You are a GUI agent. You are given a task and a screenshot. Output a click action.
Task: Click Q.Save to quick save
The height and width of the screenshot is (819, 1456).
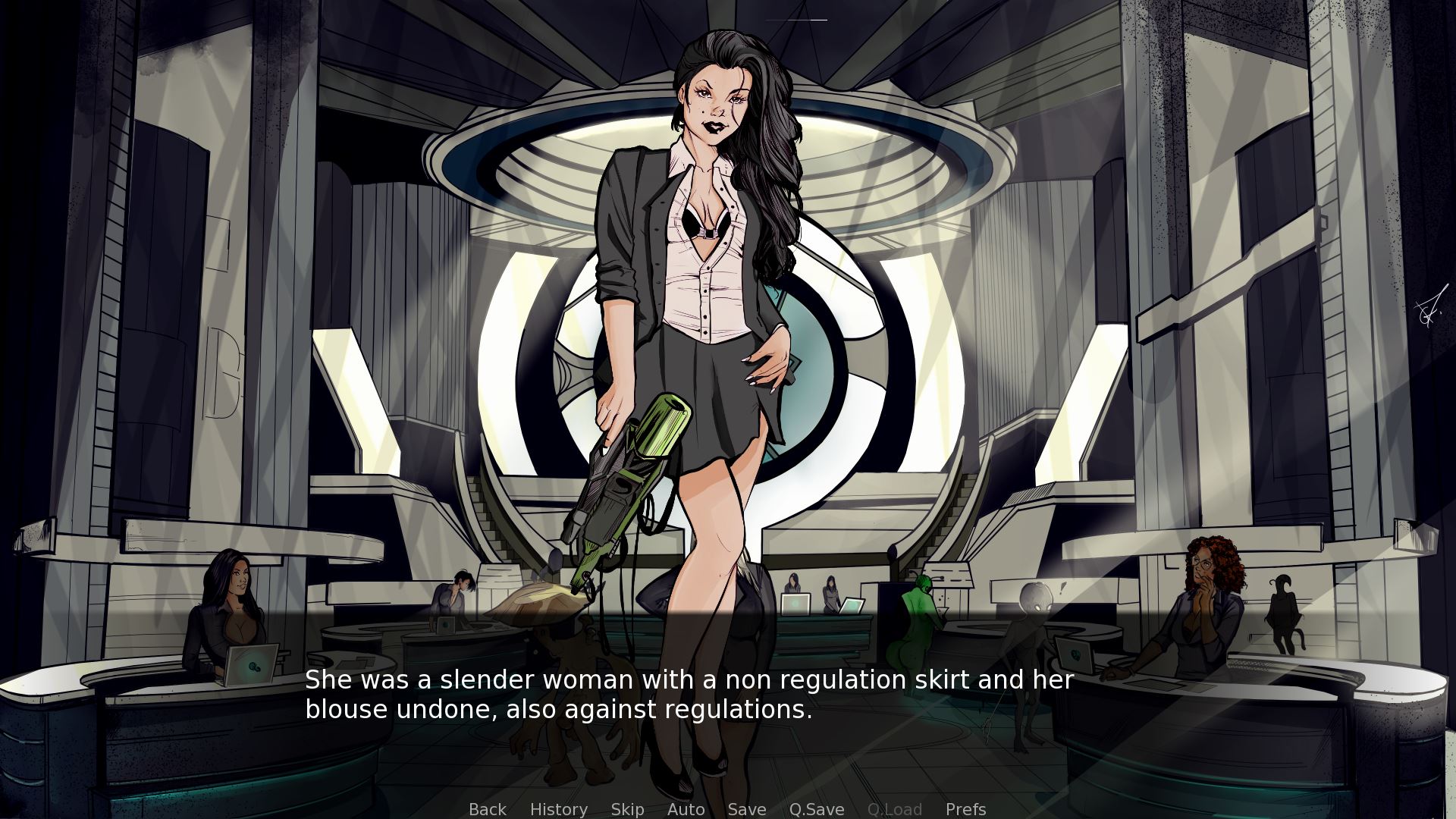point(816,809)
